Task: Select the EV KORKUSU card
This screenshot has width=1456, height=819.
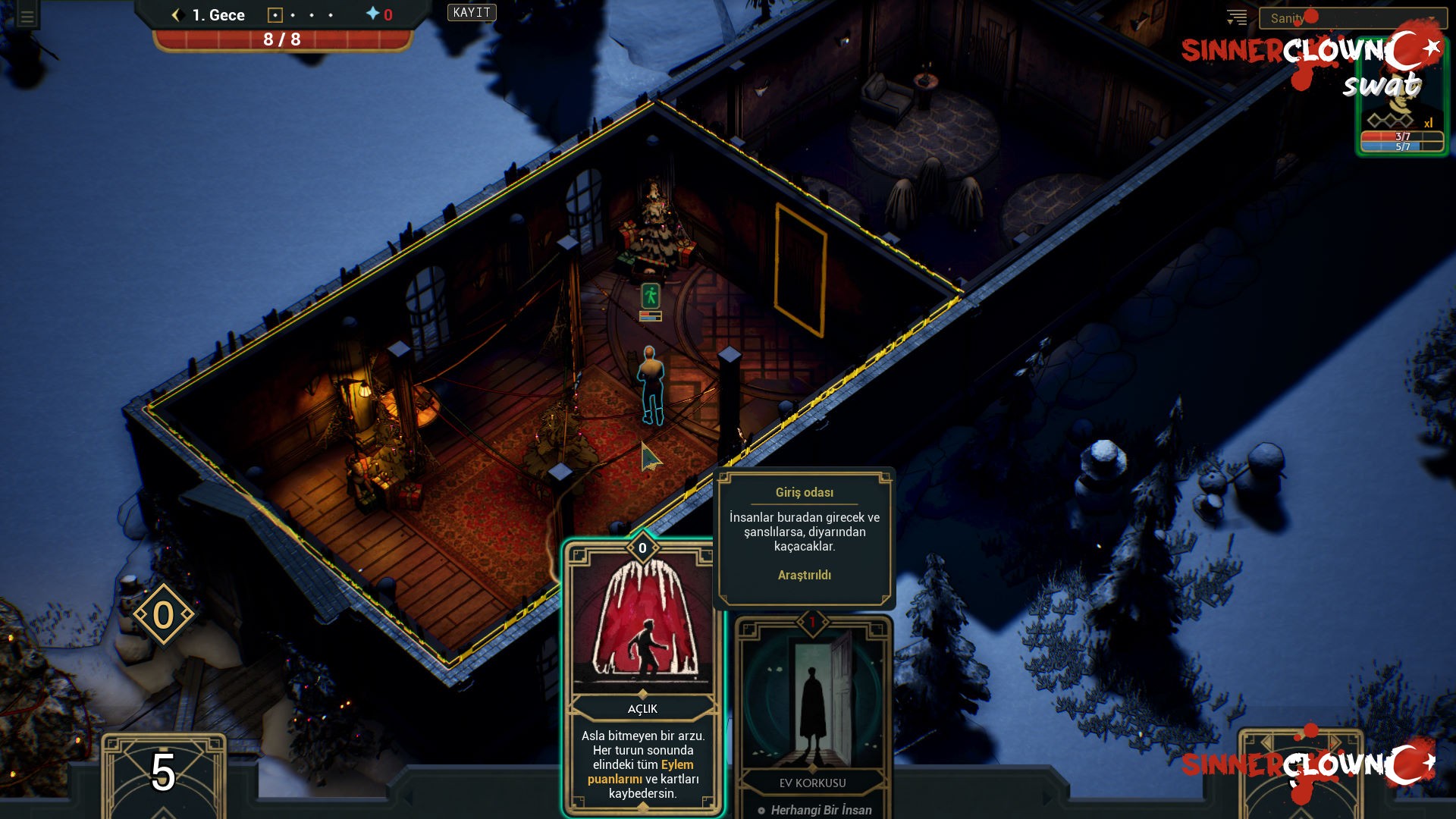Action: [x=814, y=705]
